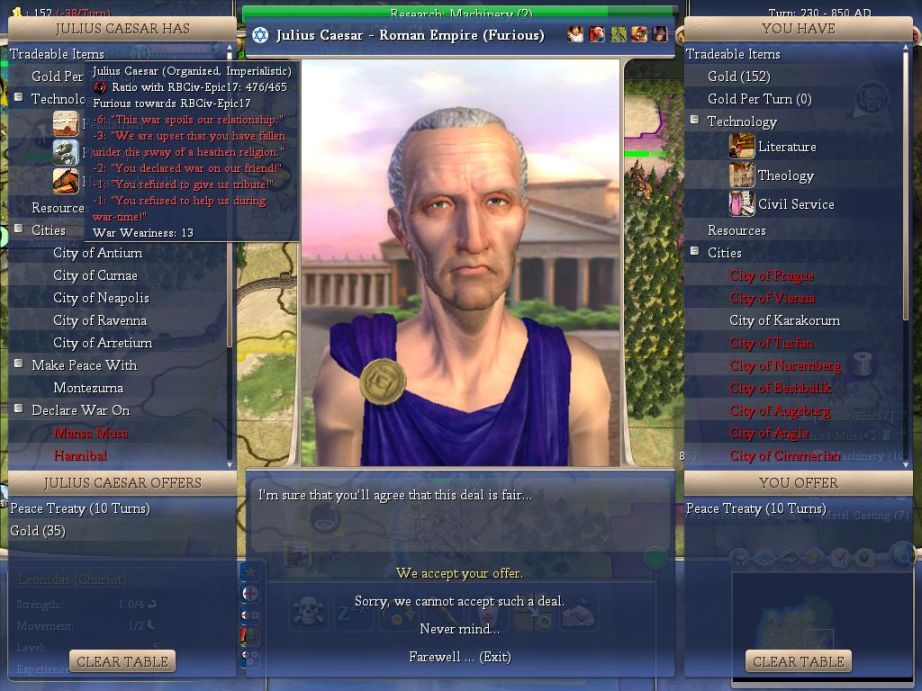Accept Julius Caesar's peace offer
Viewport: 922px width, 691px height.
[x=459, y=573]
